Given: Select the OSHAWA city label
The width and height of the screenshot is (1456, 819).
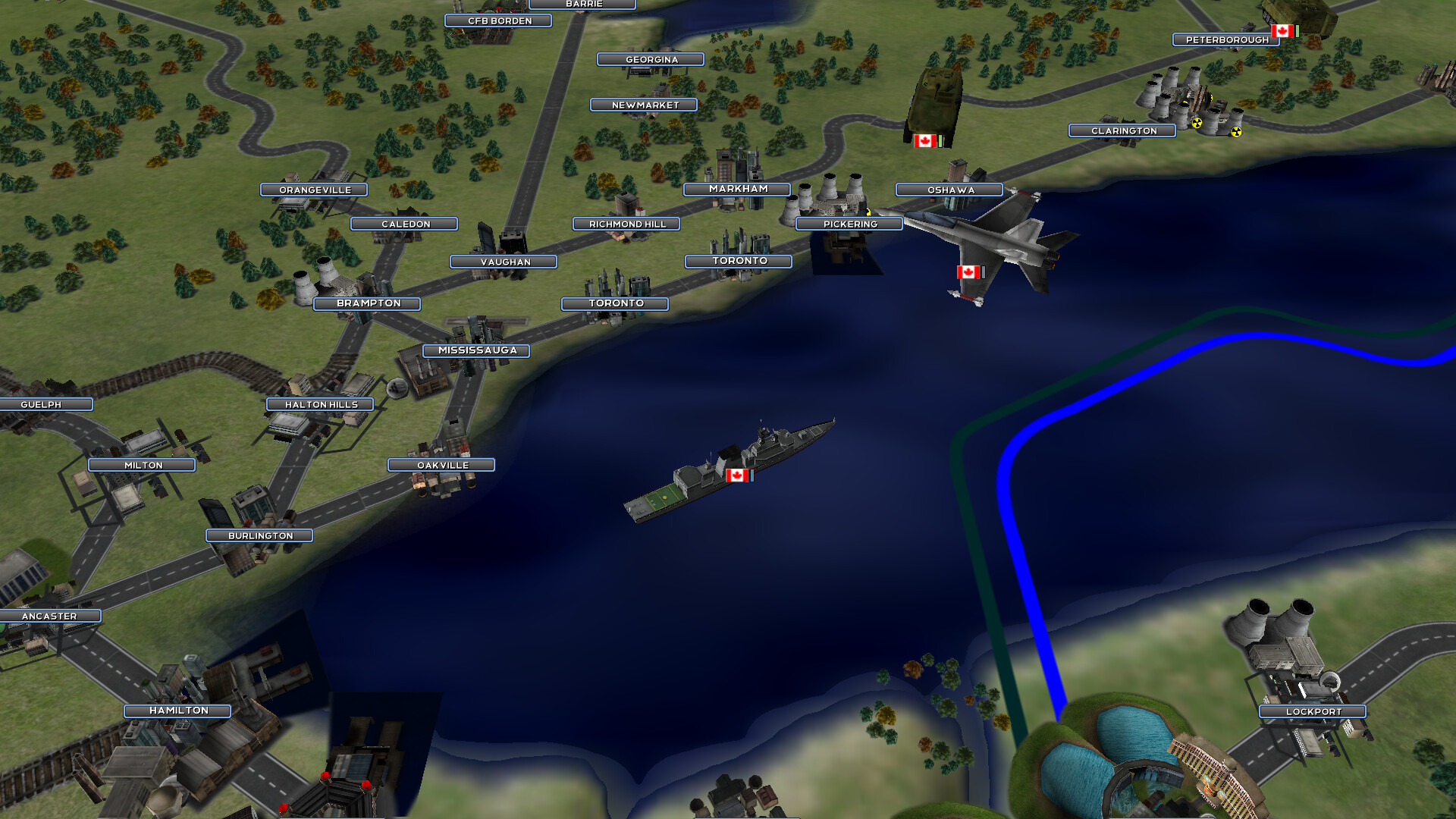Looking at the screenshot, I should 948,190.
